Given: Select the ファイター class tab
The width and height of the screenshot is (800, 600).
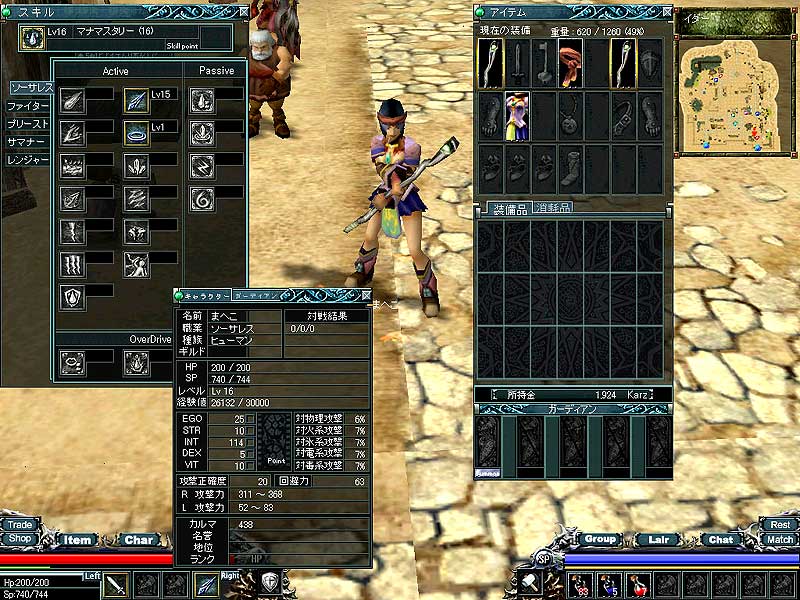Looking at the screenshot, I should 28,105.
